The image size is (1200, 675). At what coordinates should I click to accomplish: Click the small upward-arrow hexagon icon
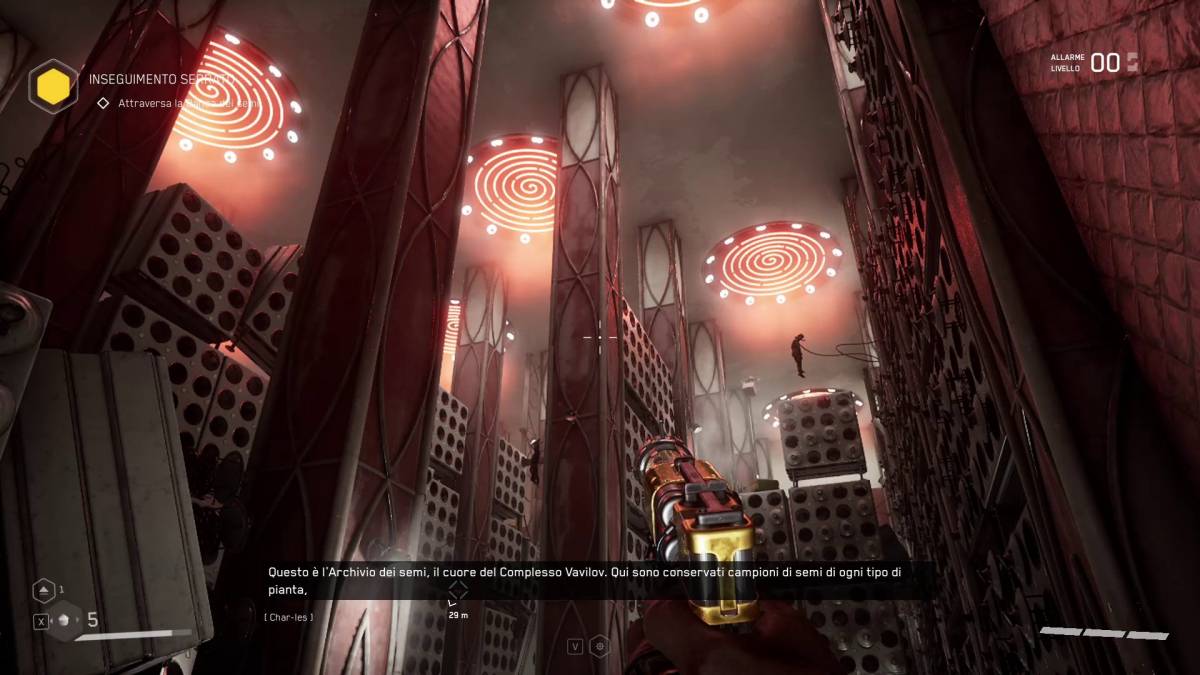(x=44, y=590)
